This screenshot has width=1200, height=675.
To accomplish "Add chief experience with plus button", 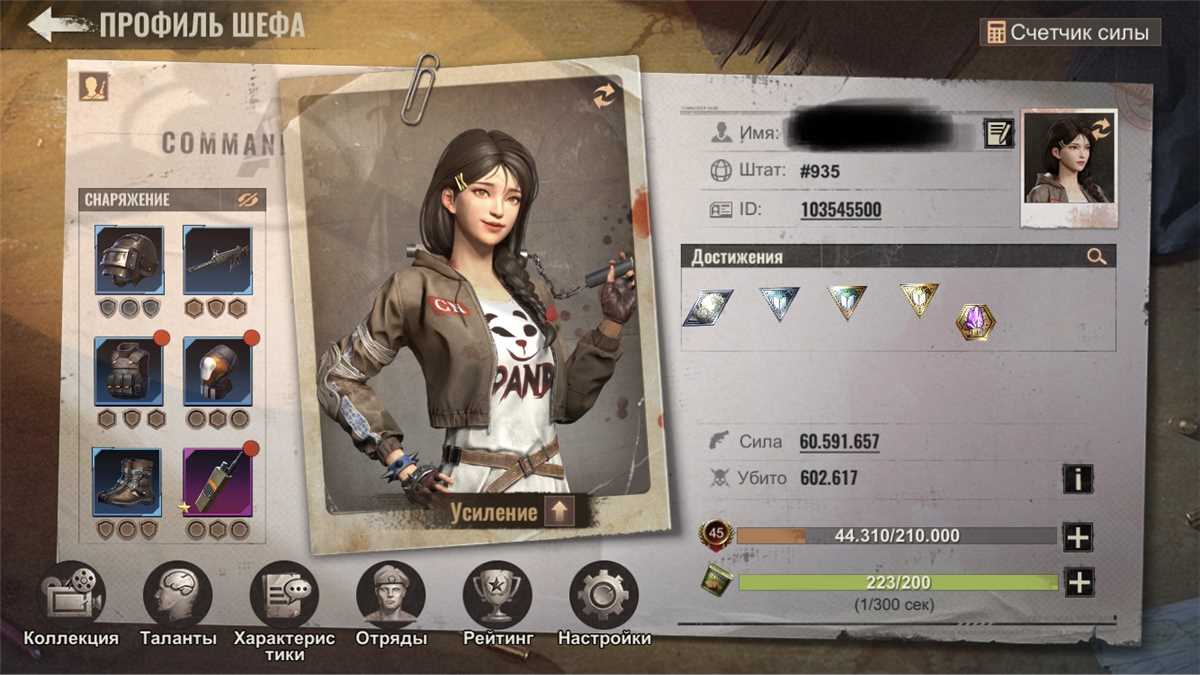I will pyautogui.click(x=1078, y=537).
